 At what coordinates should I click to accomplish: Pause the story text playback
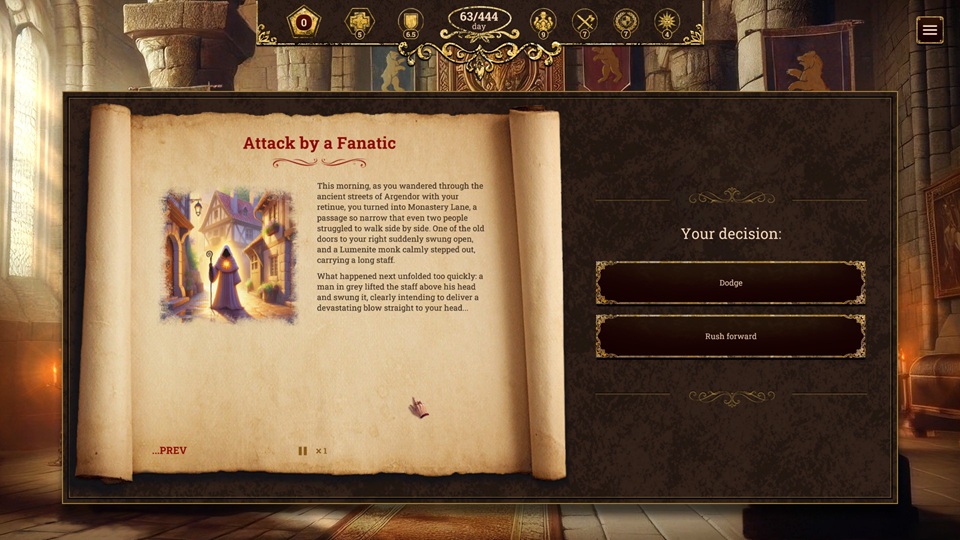[x=302, y=451]
